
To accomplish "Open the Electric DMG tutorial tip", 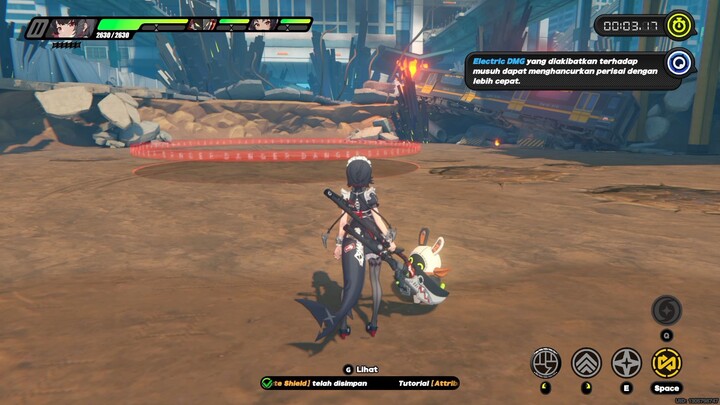I will [680, 63].
